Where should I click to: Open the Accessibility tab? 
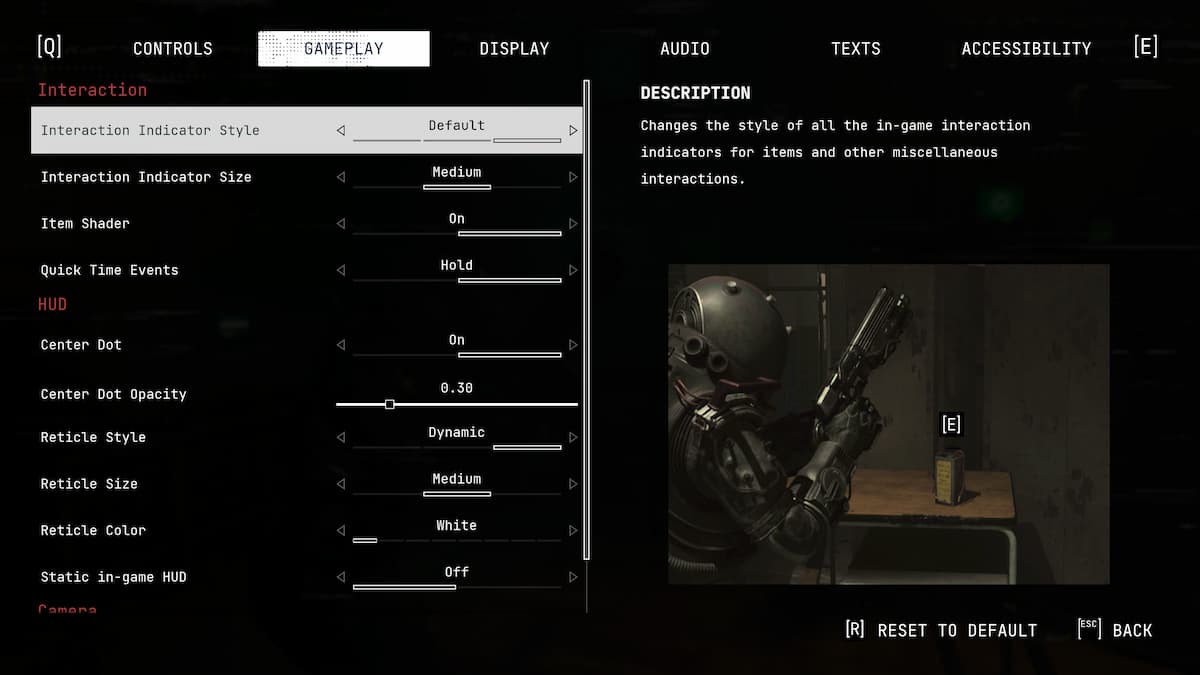[x=1026, y=48]
